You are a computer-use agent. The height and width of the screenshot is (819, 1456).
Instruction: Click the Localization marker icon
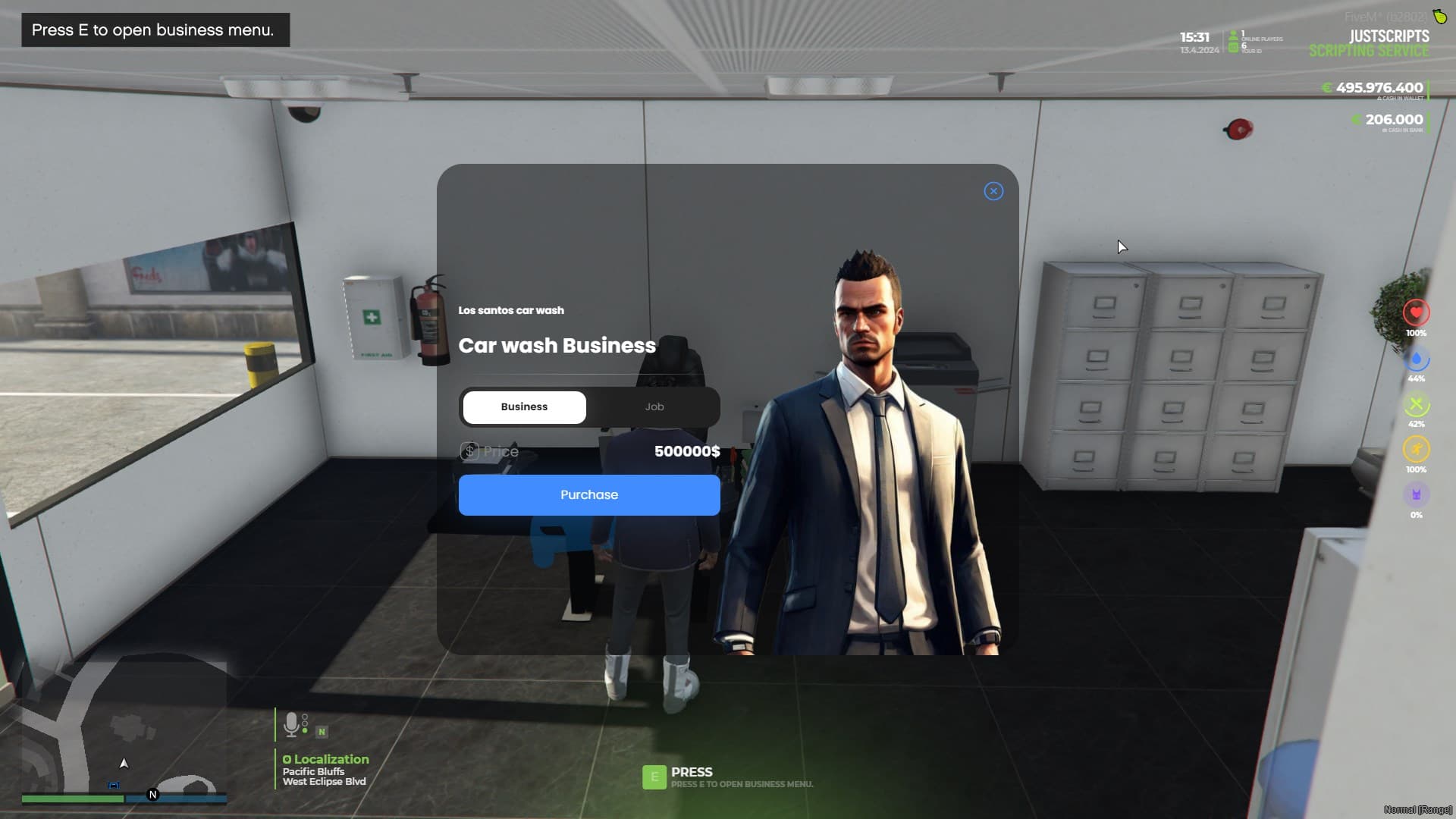pos(286,759)
